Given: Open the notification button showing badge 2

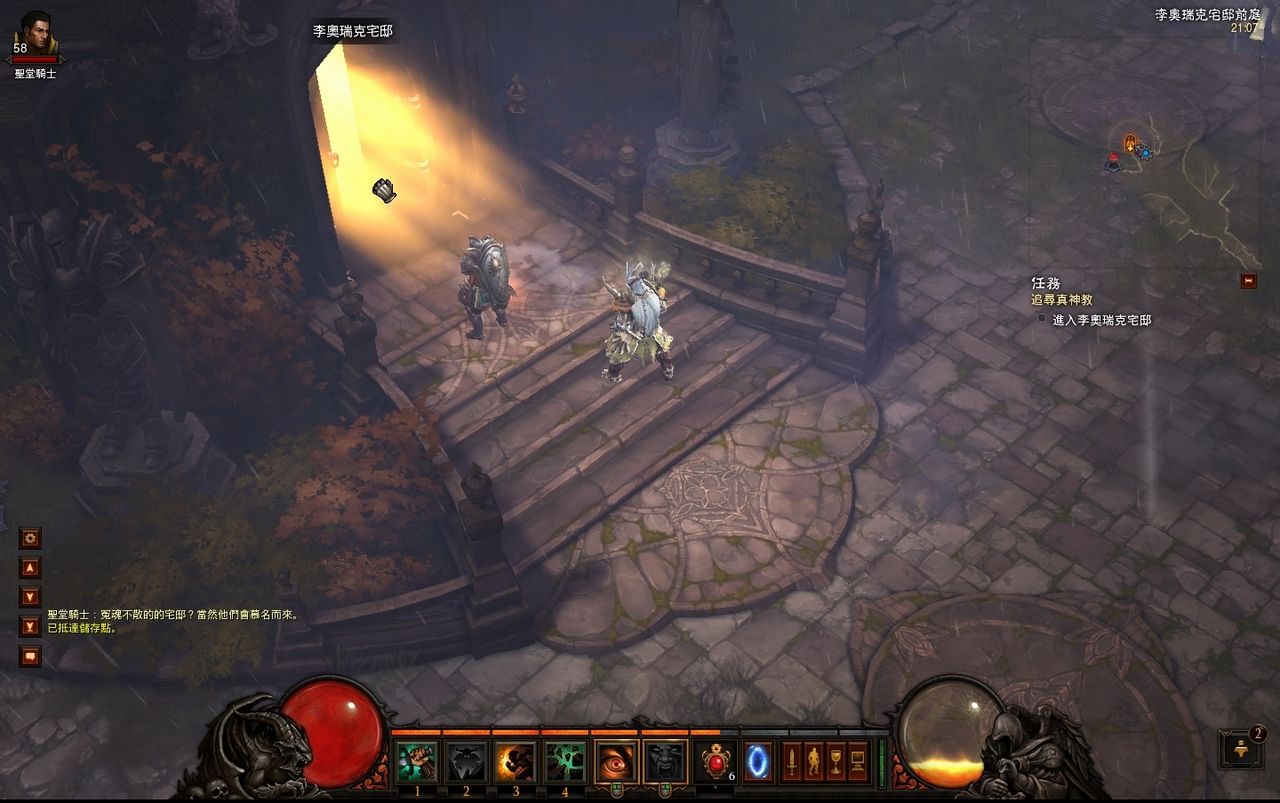Looking at the screenshot, I should tap(1241, 749).
